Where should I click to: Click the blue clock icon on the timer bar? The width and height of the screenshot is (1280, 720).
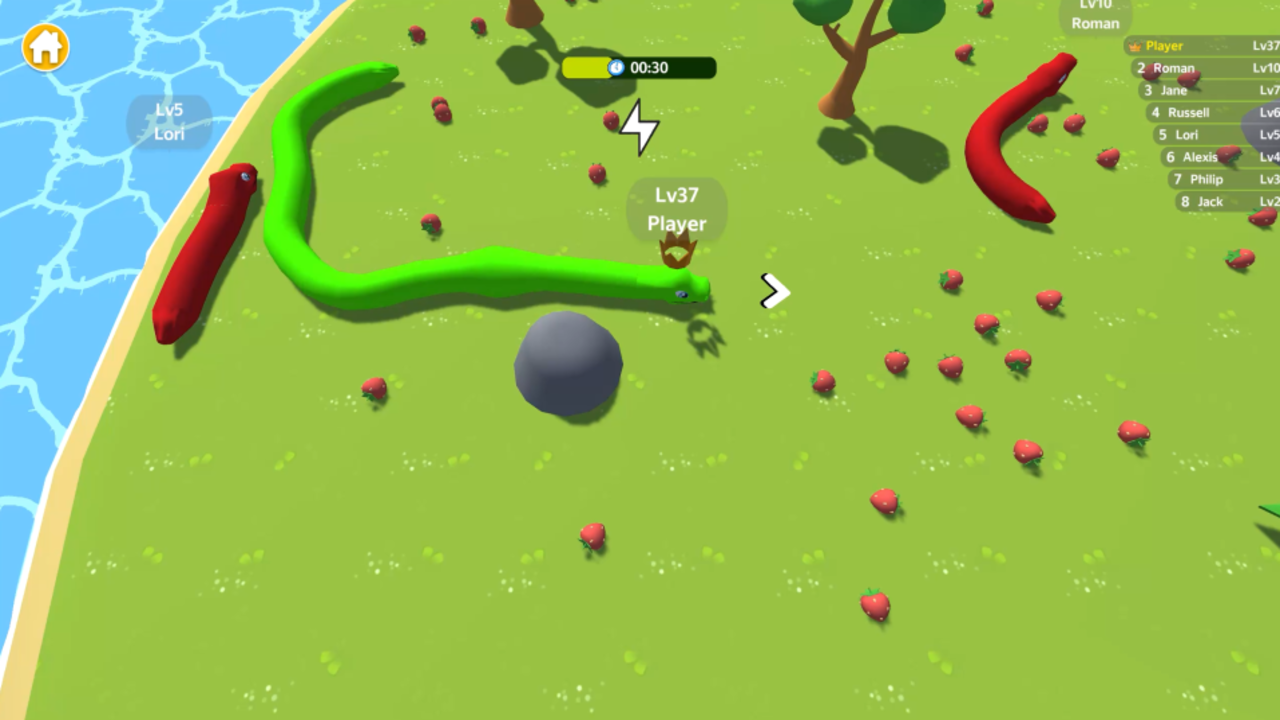click(x=616, y=68)
